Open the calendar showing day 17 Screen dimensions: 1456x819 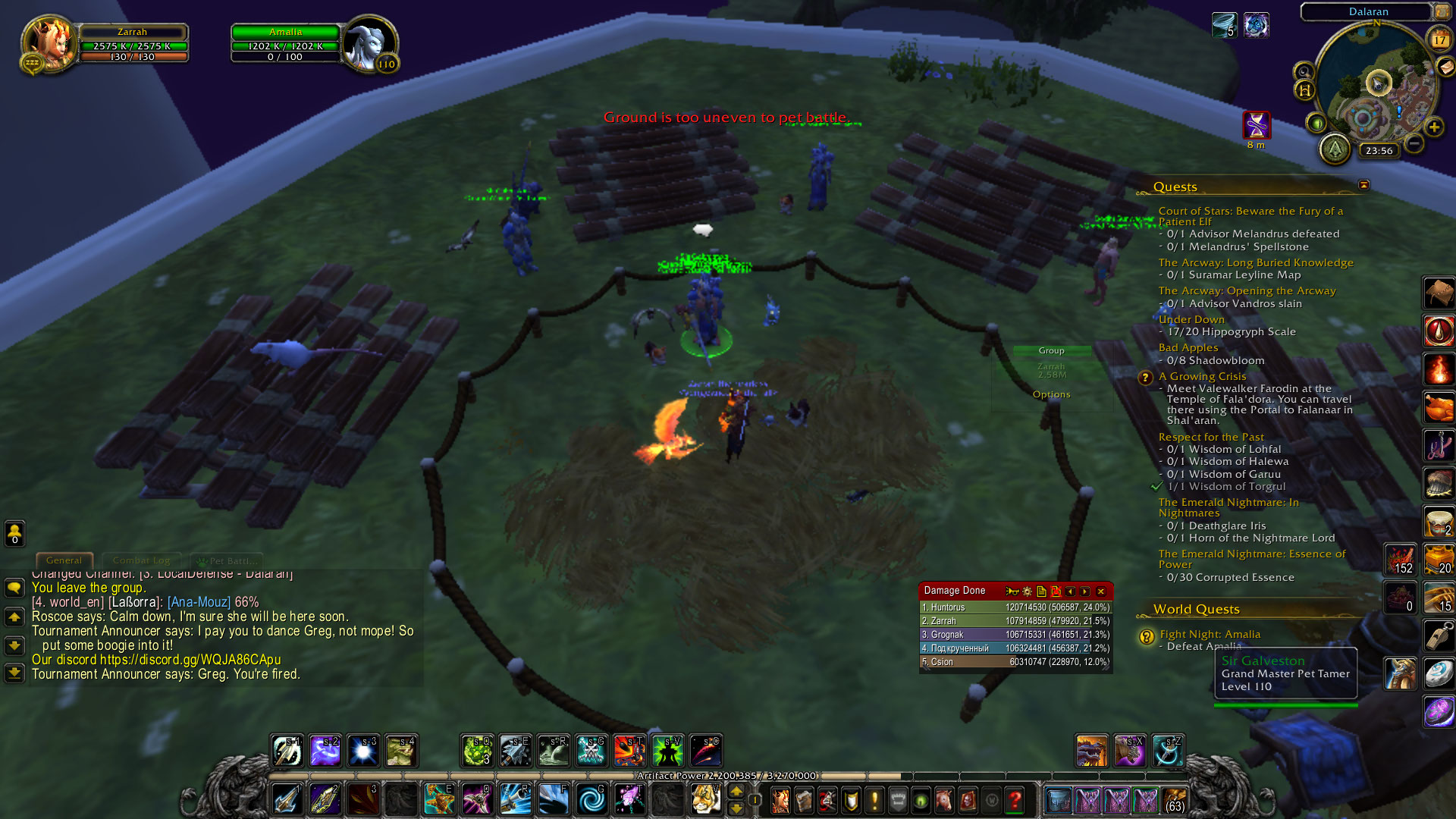1439,39
